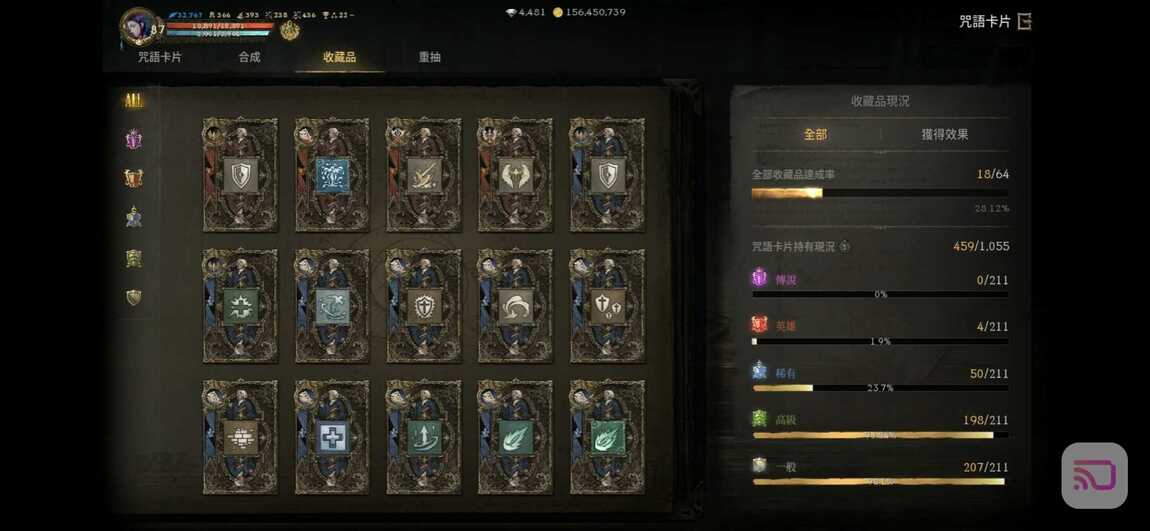Exit the 咒語卡片 screen via door icon
1150x531 pixels.
tap(1024, 21)
